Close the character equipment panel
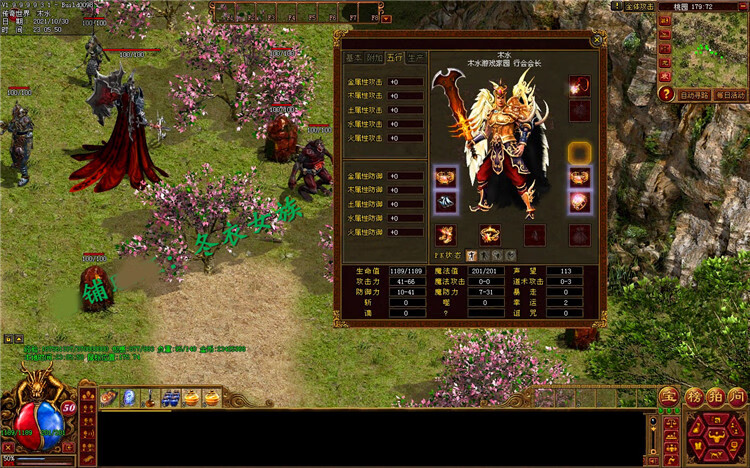750x468 pixels. [597, 41]
